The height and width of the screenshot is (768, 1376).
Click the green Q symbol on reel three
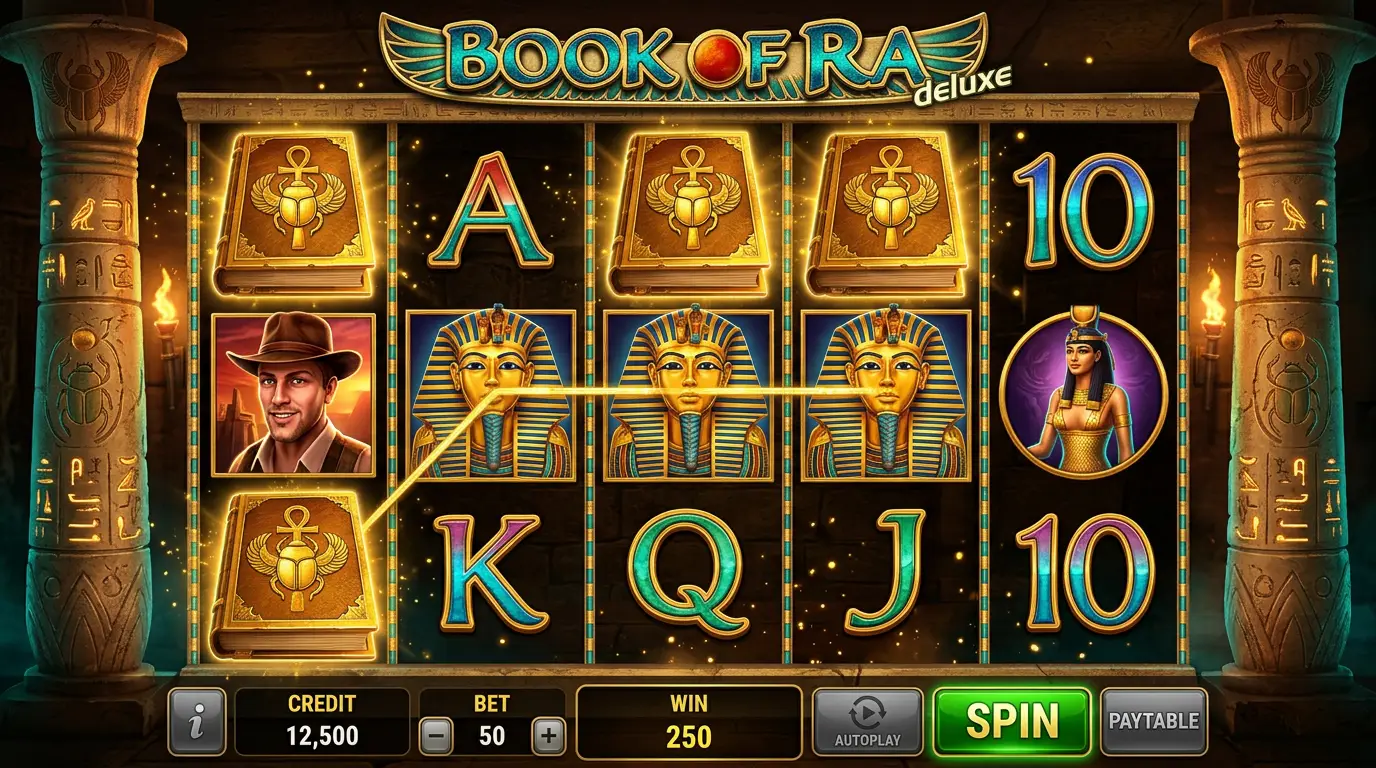688,573
